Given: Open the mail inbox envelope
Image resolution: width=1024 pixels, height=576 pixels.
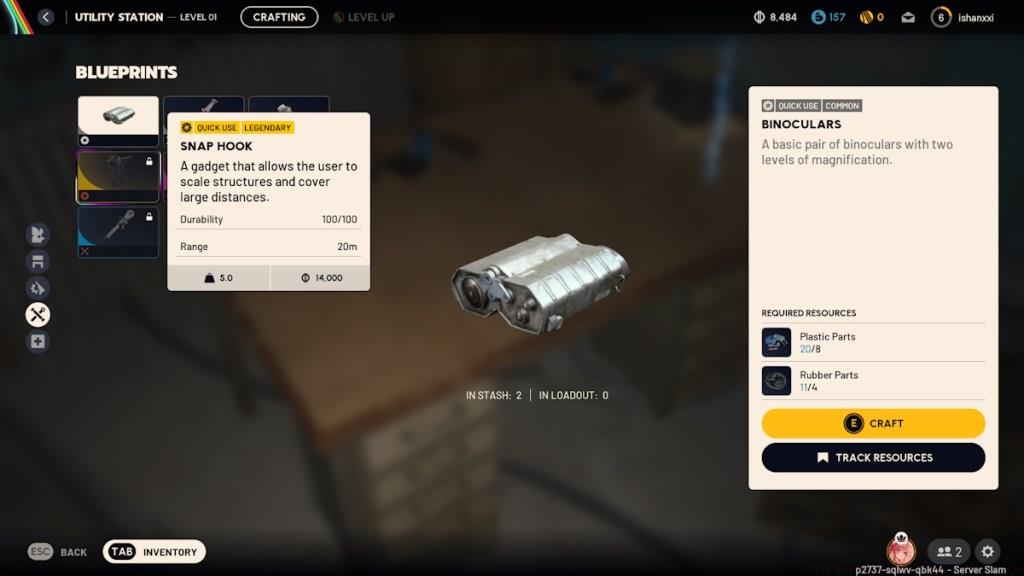Looking at the screenshot, I should (908, 17).
